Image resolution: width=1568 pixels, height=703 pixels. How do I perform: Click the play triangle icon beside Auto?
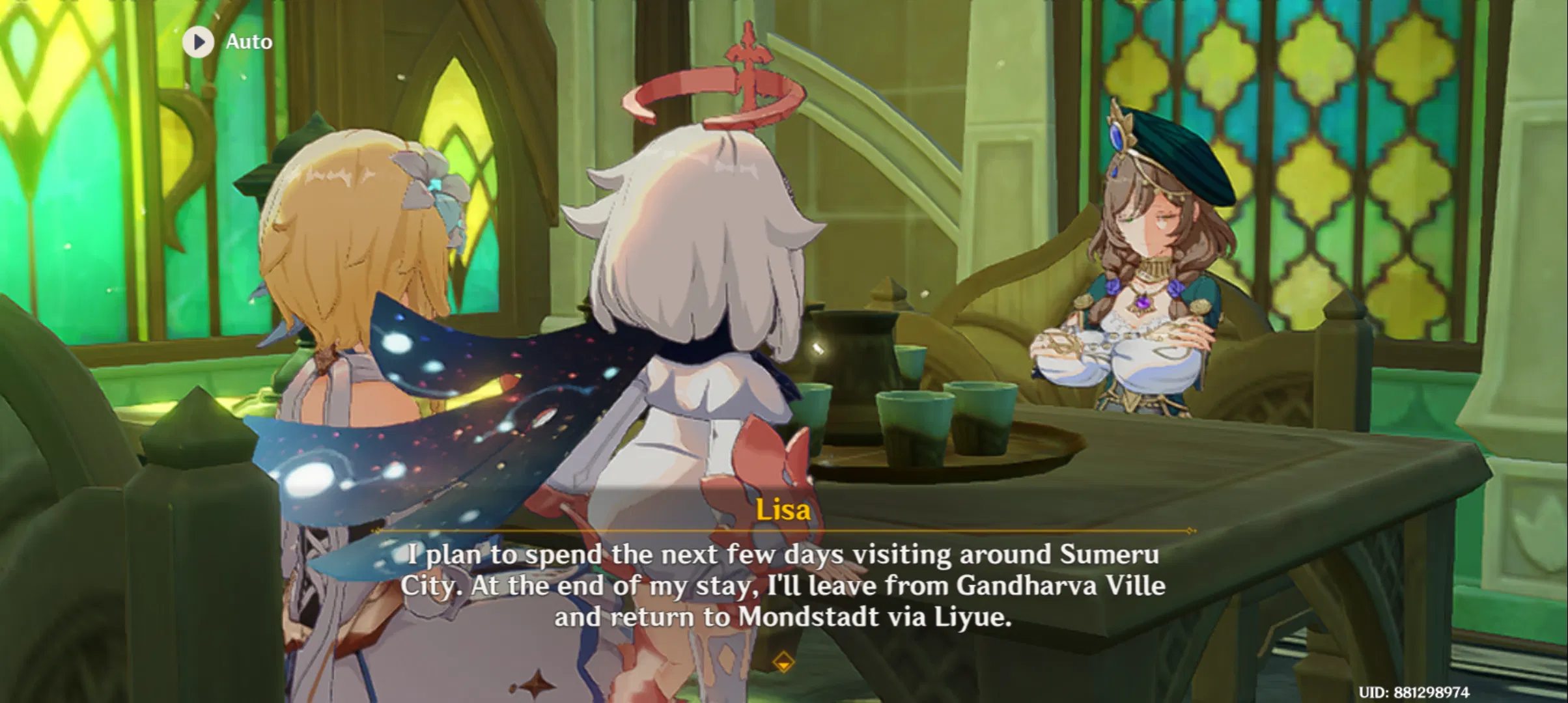click(197, 41)
